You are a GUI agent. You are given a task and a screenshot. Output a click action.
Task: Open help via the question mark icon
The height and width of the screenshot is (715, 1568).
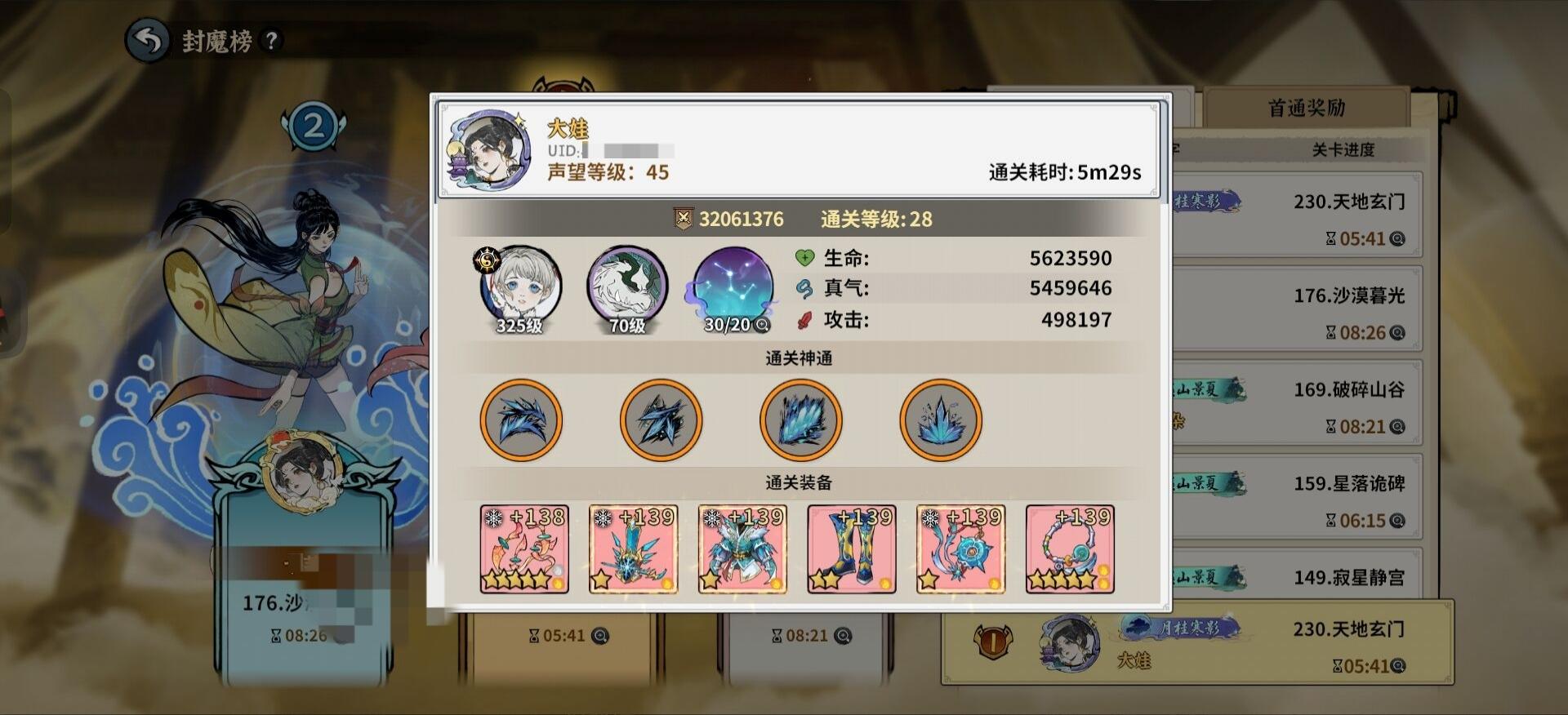[x=269, y=41]
